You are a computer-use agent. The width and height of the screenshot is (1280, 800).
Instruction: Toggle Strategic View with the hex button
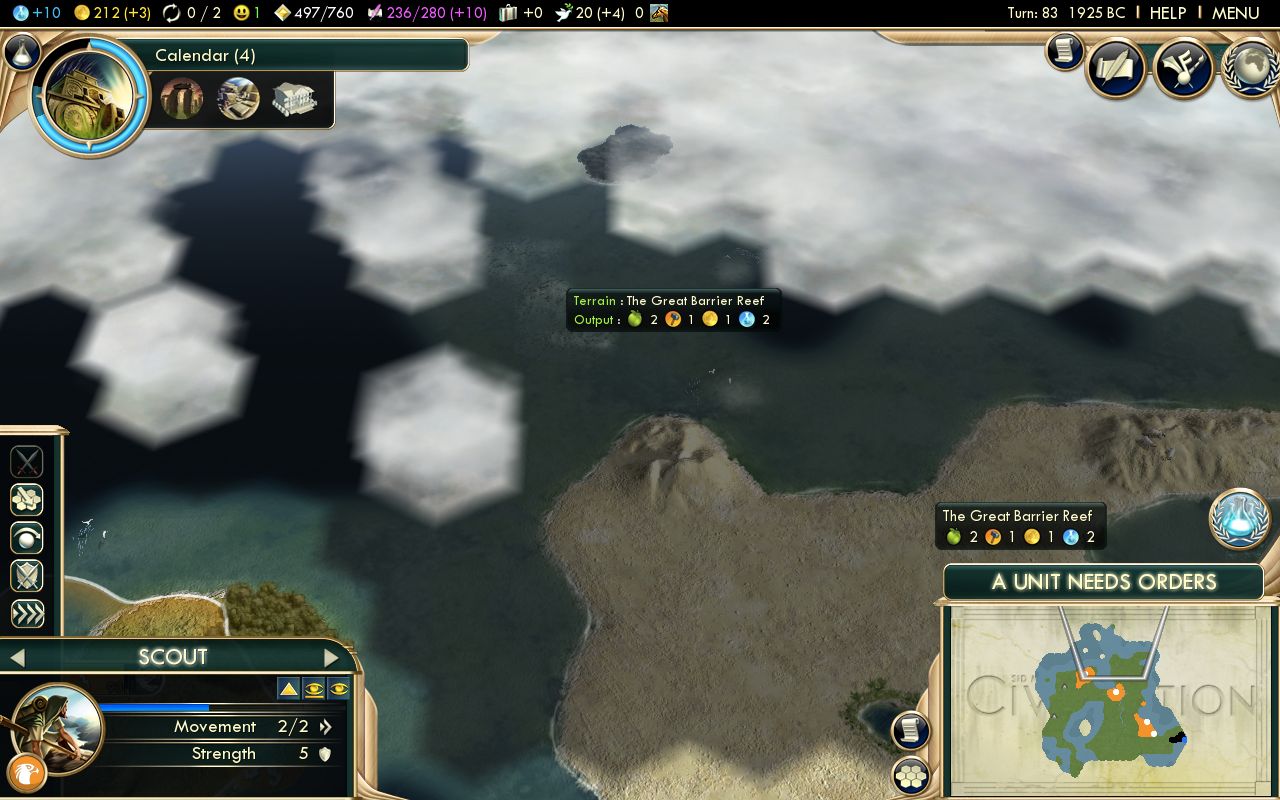coord(909,774)
